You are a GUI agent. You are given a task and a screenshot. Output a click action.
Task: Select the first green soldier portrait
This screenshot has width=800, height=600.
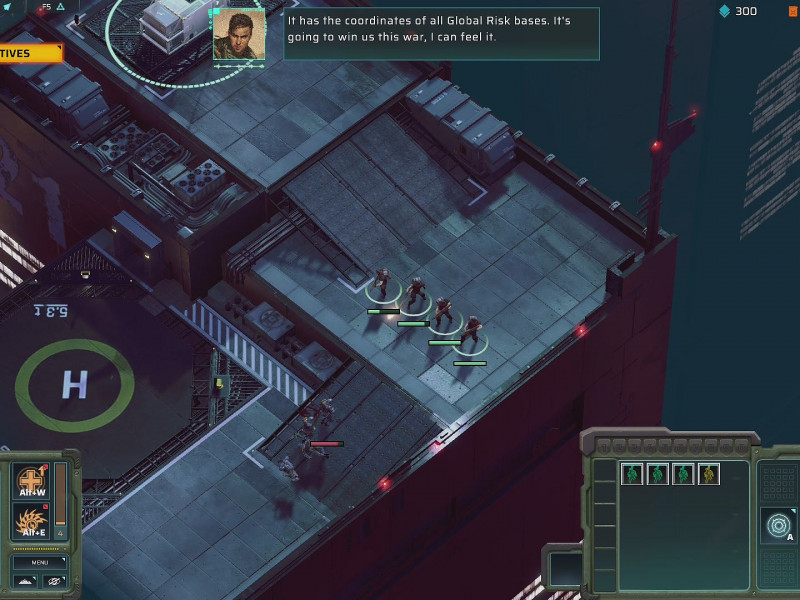(631, 474)
